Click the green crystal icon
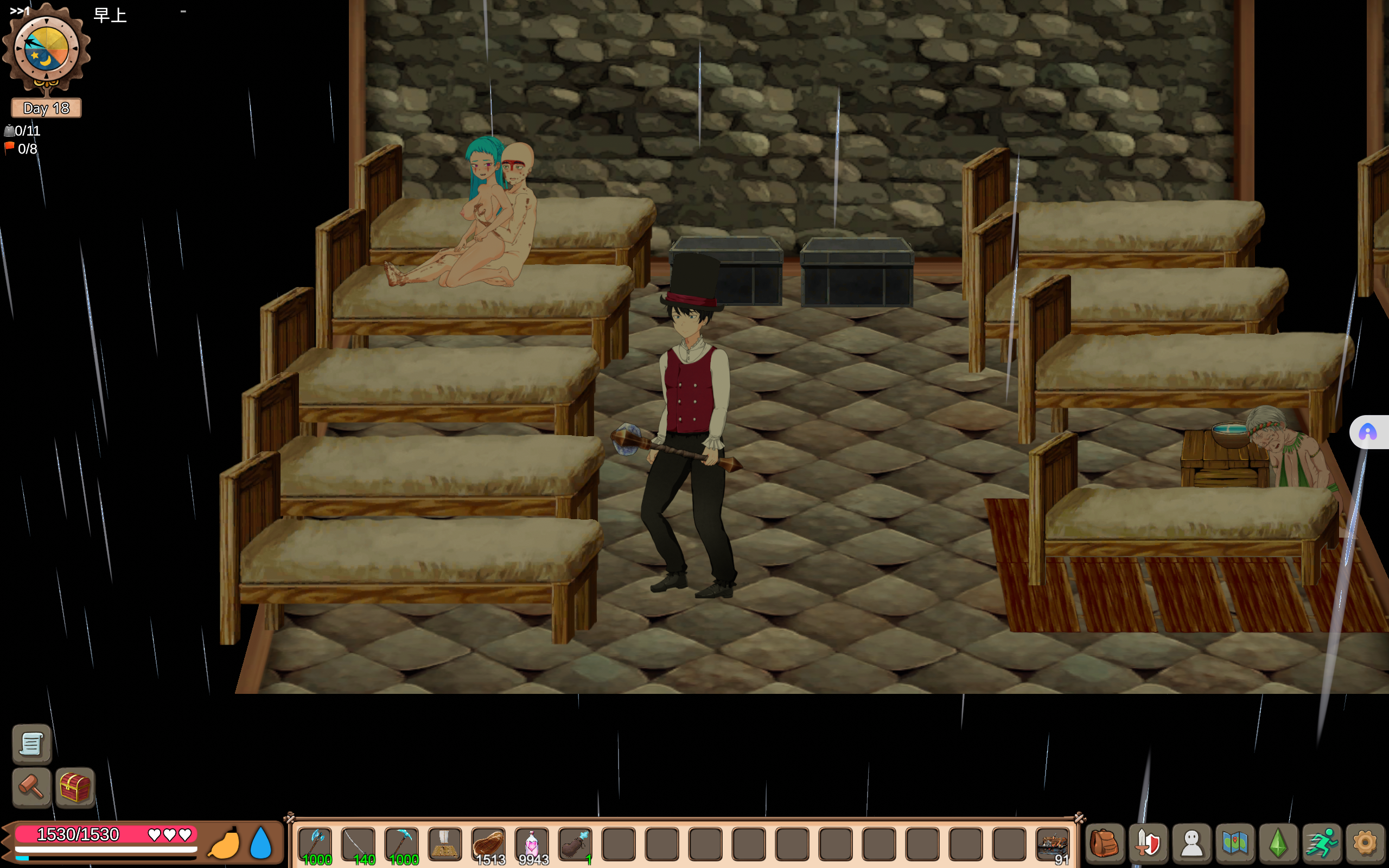The width and height of the screenshot is (1389, 868). click(x=1278, y=844)
